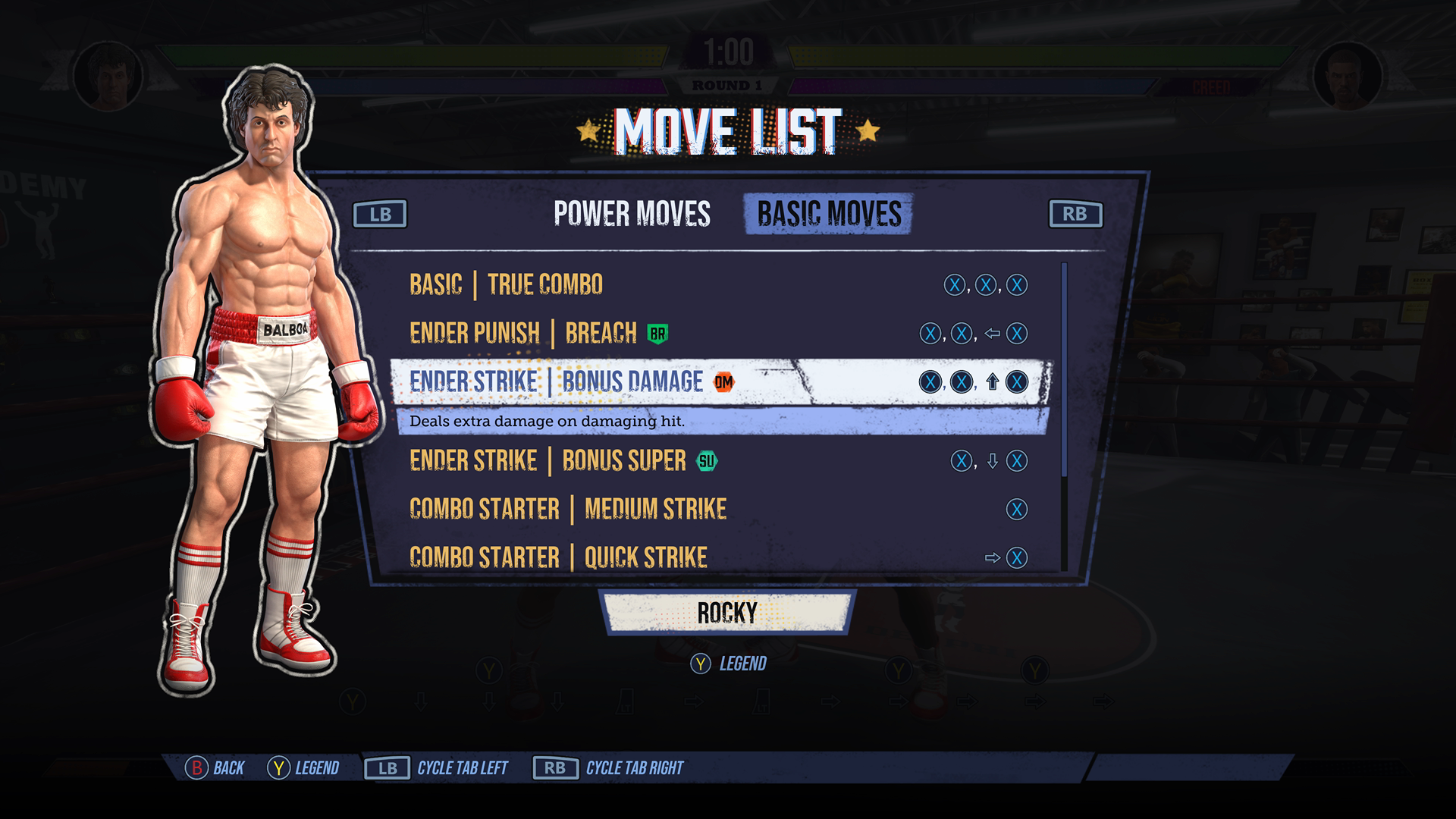Select the Ender Punish Breach move

[x=523, y=334]
